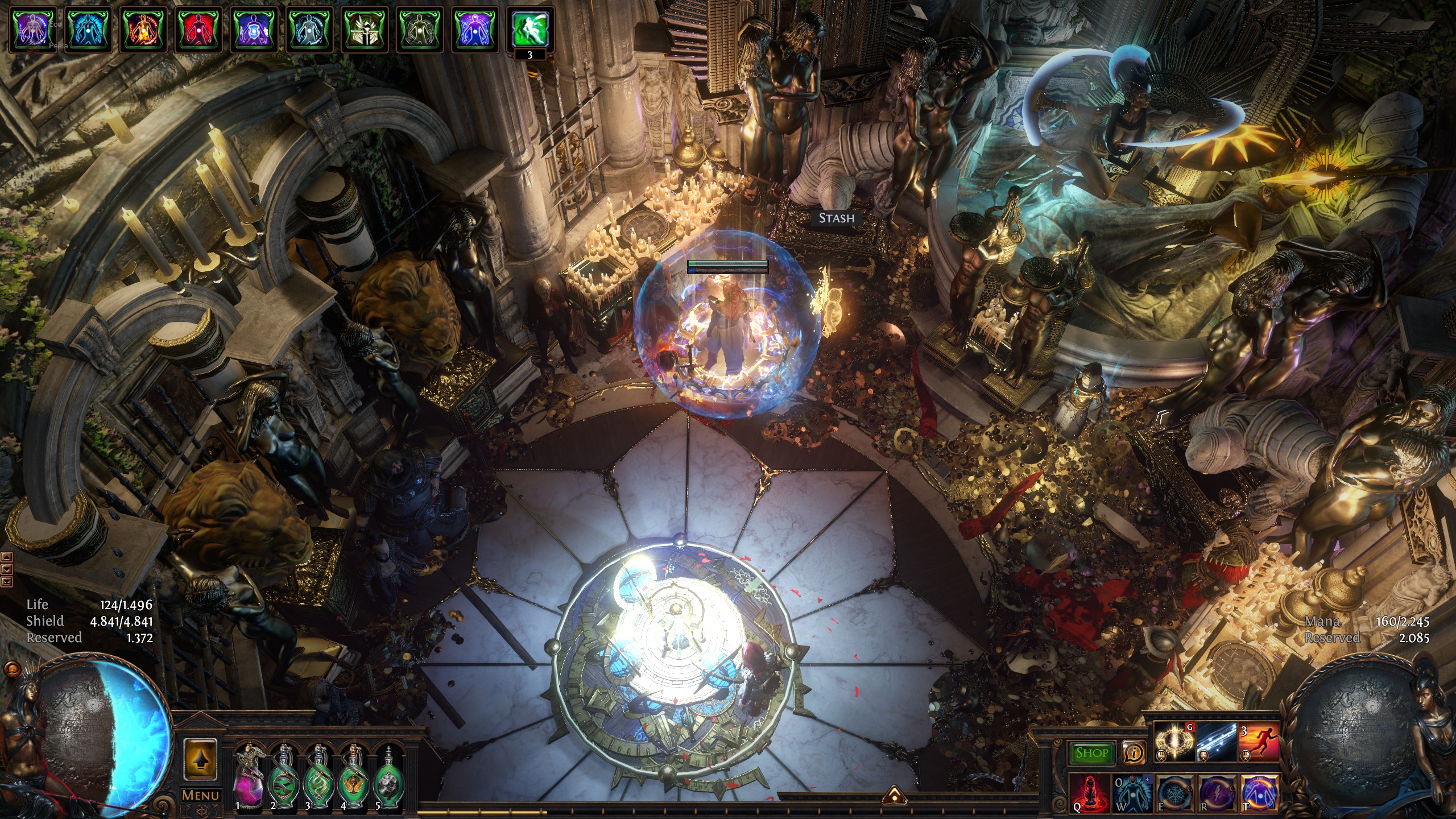The height and width of the screenshot is (819, 1456).
Task: Click the orange info speech-bubble icon
Action: [1134, 752]
